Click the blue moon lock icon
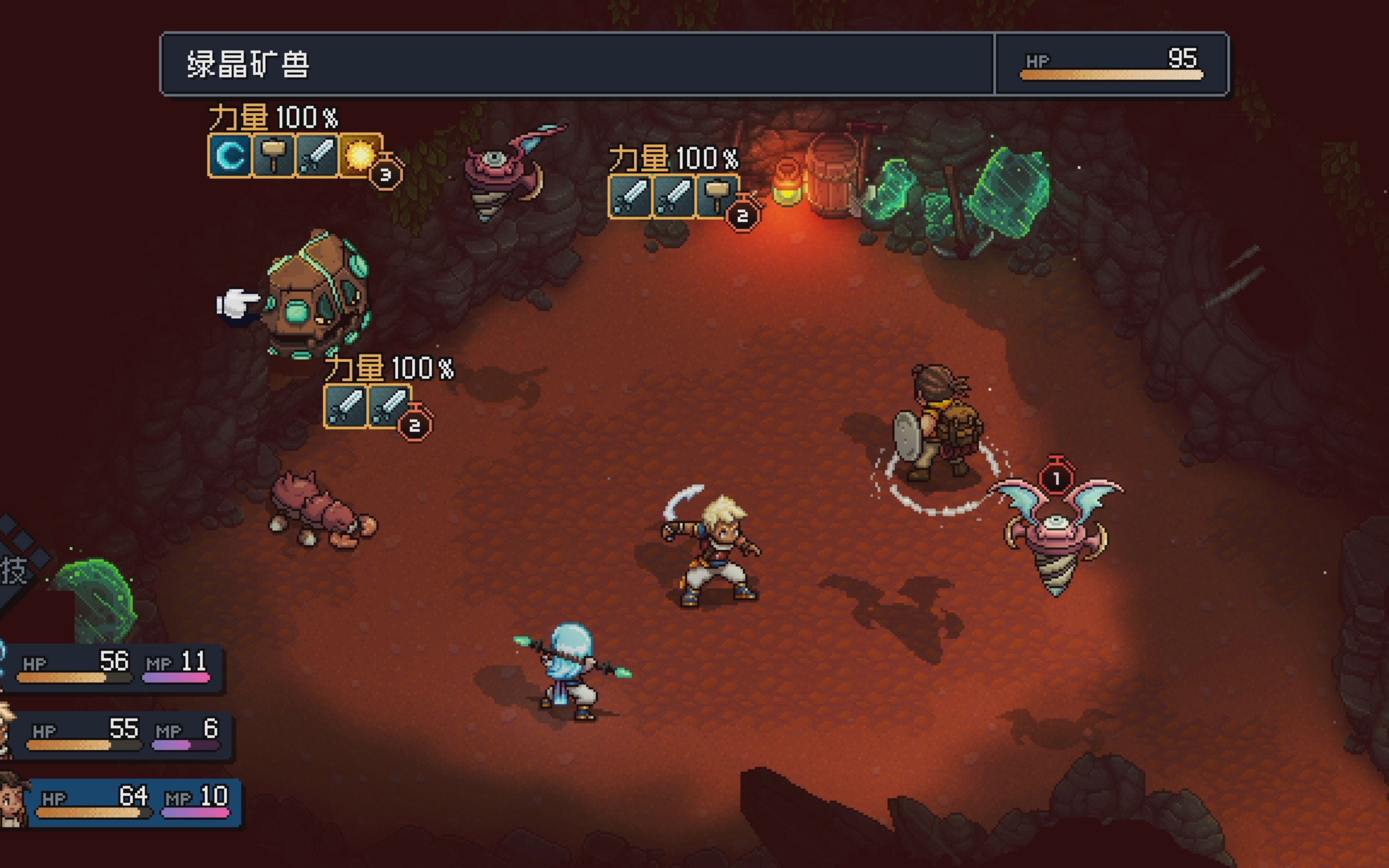The image size is (1389, 868). click(230, 156)
